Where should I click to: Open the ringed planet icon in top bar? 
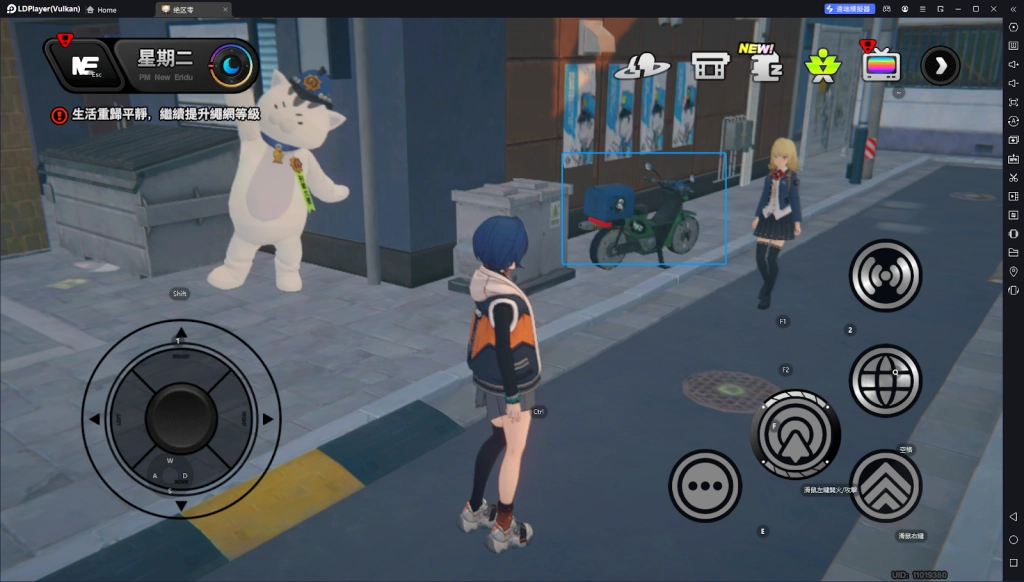coord(640,66)
